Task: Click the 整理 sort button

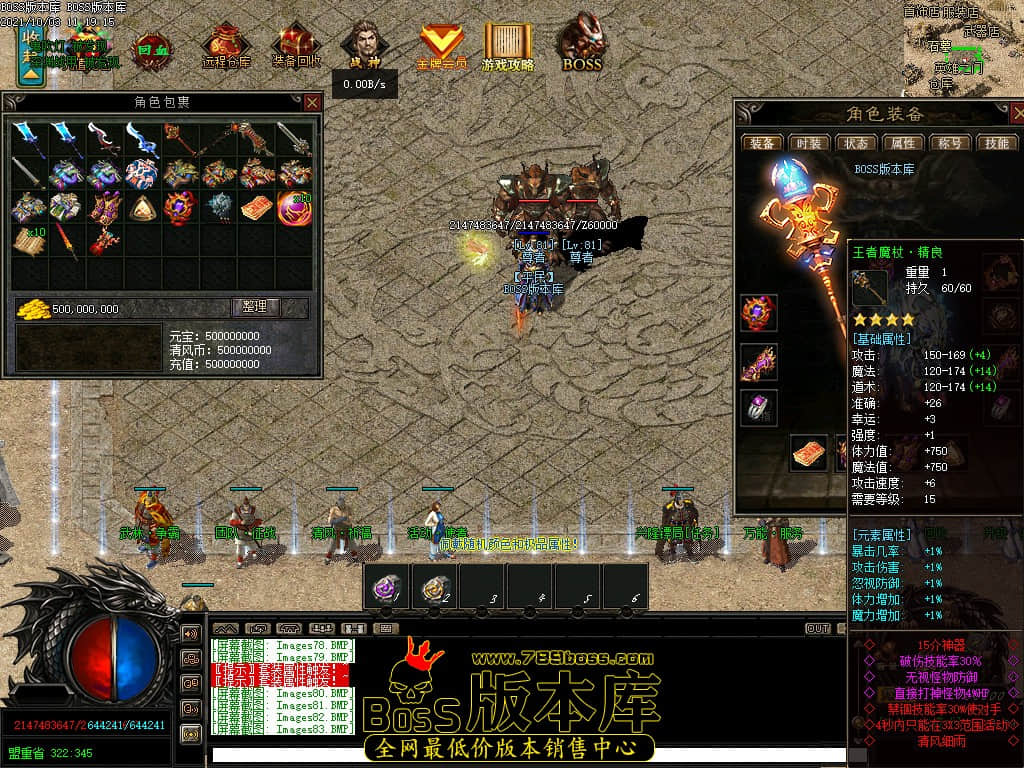Action: pos(256,307)
